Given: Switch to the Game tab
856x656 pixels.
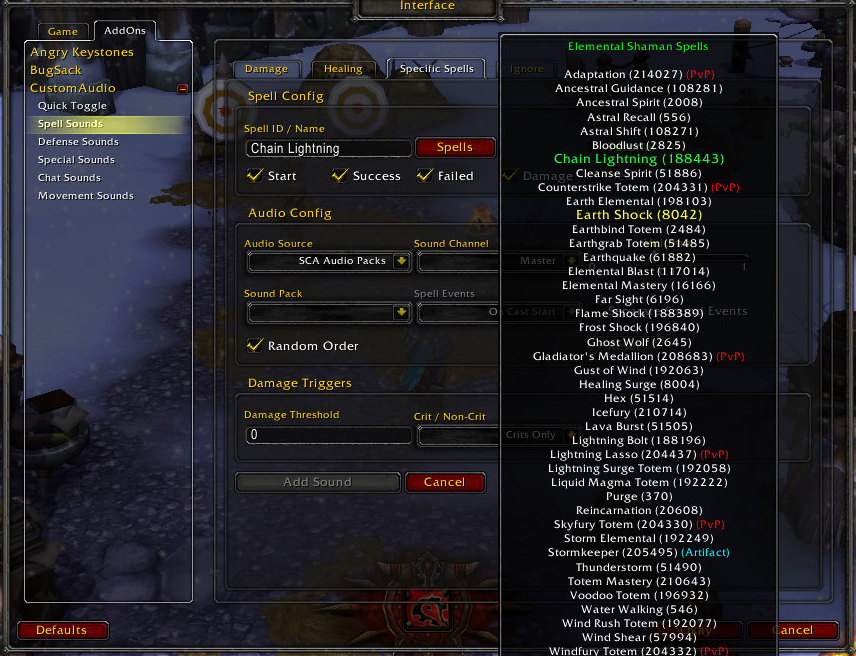Looking at the screenshot, I should (62, 32).
